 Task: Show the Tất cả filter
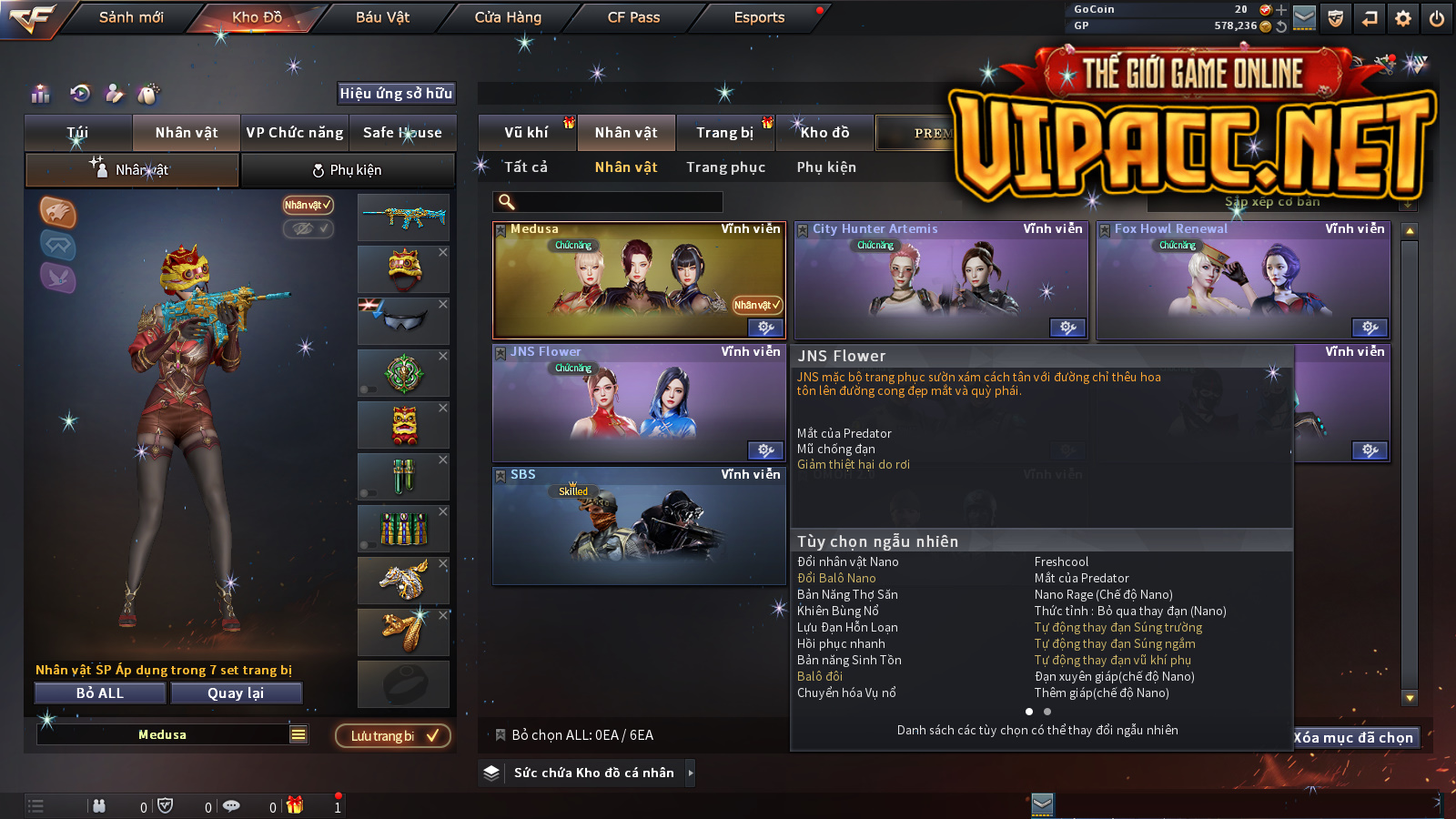[x=526, y=167]
